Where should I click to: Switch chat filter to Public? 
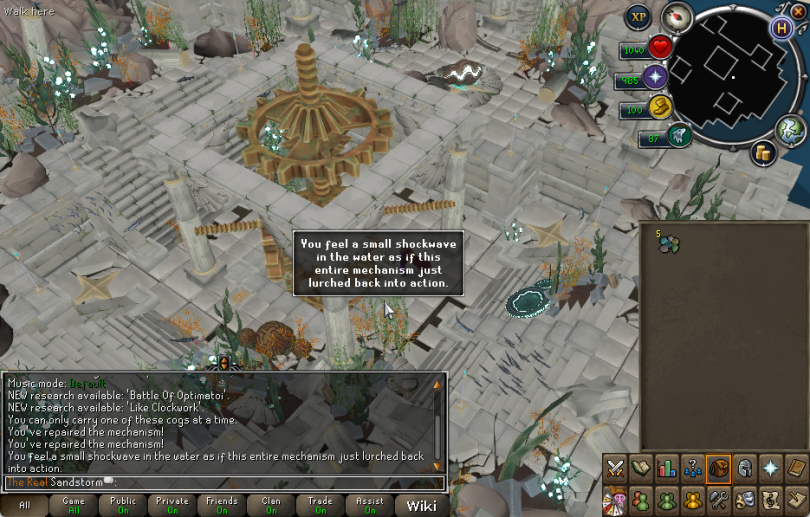pyautogui.click(x=124, y=505)
